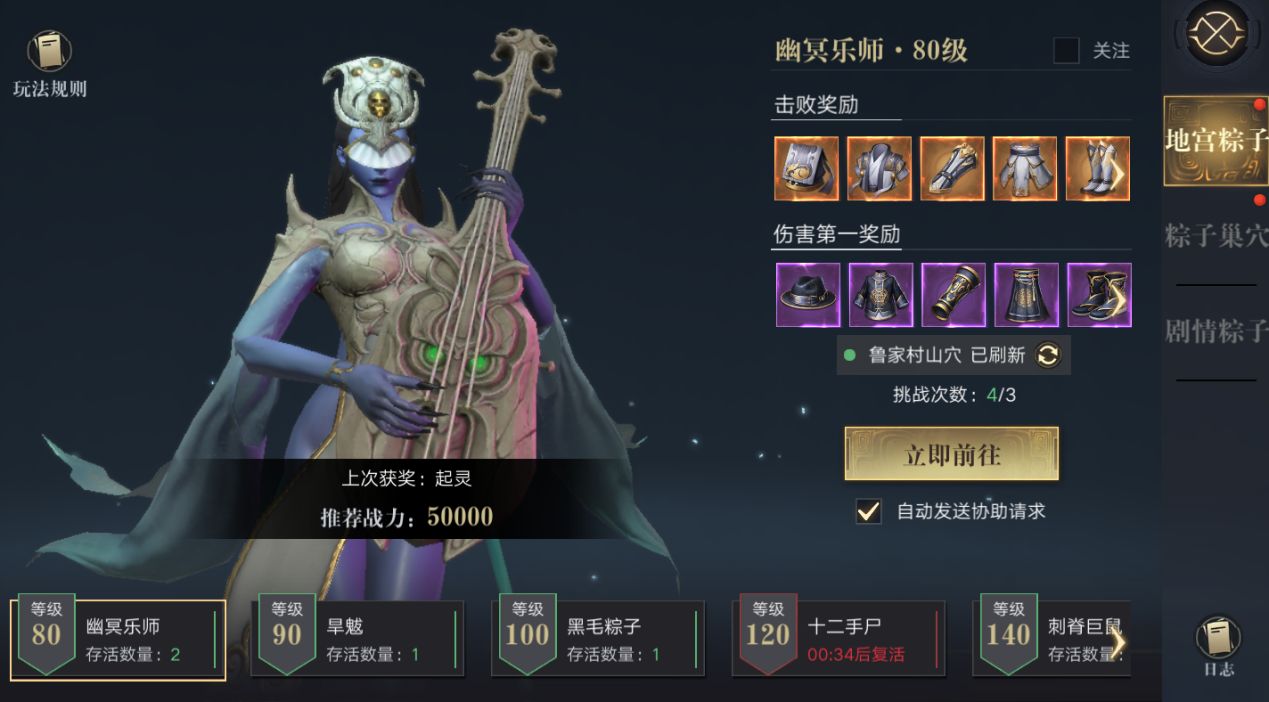Switch to the 地宫粽子 tab
The width and height of the screenshot is (1269, 702).
[1215, 140]
